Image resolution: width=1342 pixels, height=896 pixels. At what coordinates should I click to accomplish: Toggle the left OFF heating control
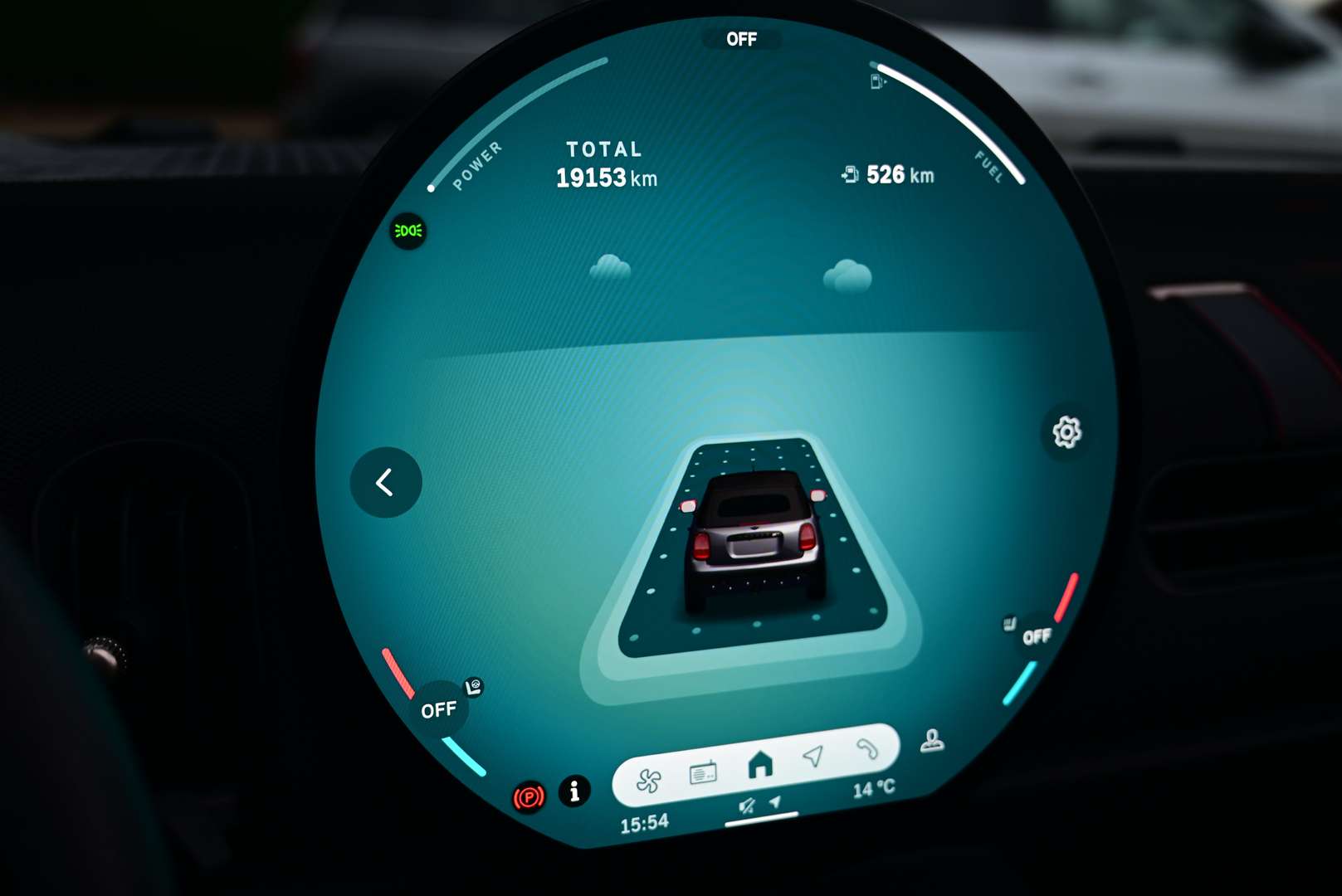click(x=439, y=709)
